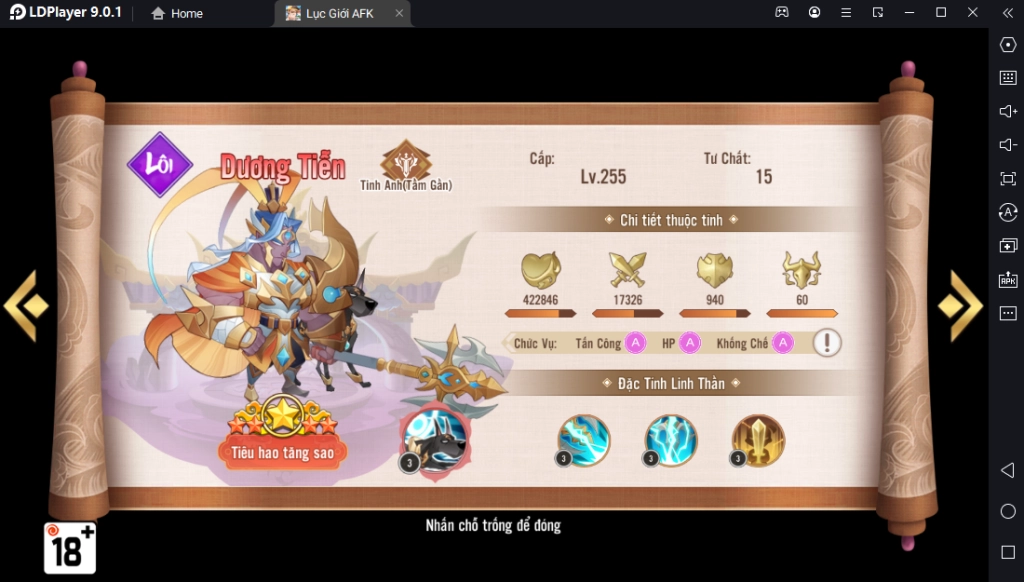This screenshot has width=1024, height=582.
Task: Select the horned helmet stat icon
Action: 801,270
